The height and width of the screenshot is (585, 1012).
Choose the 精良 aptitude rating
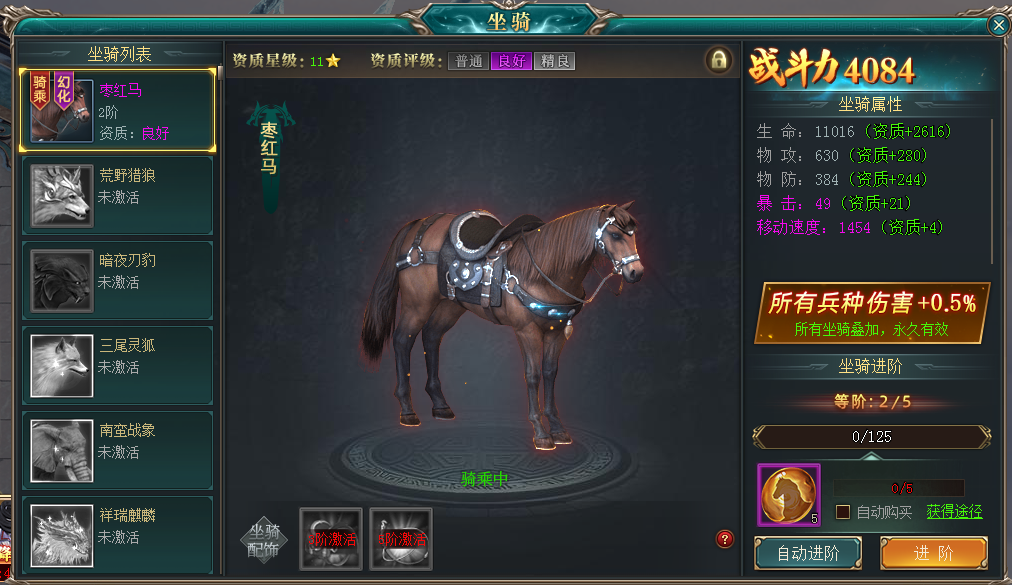tap(554, 61)
